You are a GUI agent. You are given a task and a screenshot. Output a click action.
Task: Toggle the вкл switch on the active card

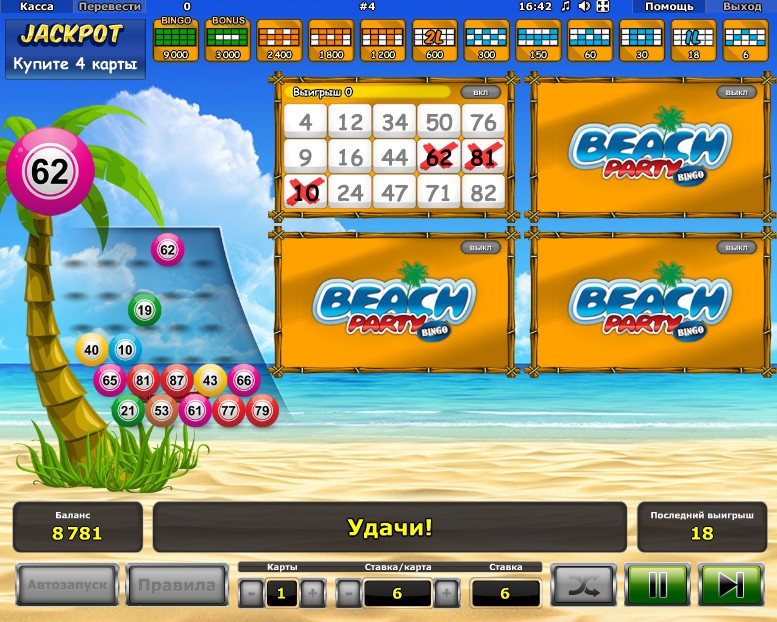(x=480, y=92)
